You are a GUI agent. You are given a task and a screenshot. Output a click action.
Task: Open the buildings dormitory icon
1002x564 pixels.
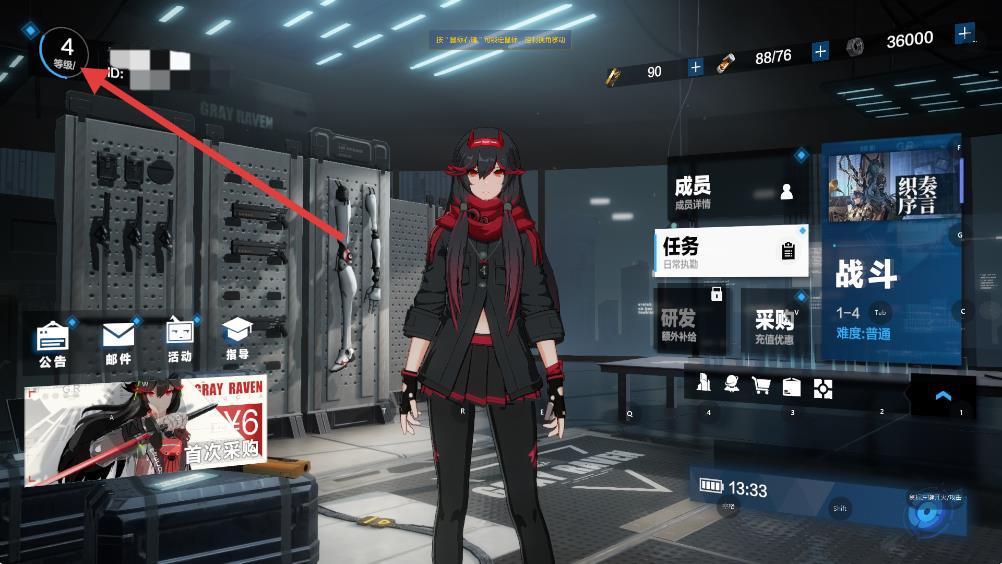click(x=704, y=385)
